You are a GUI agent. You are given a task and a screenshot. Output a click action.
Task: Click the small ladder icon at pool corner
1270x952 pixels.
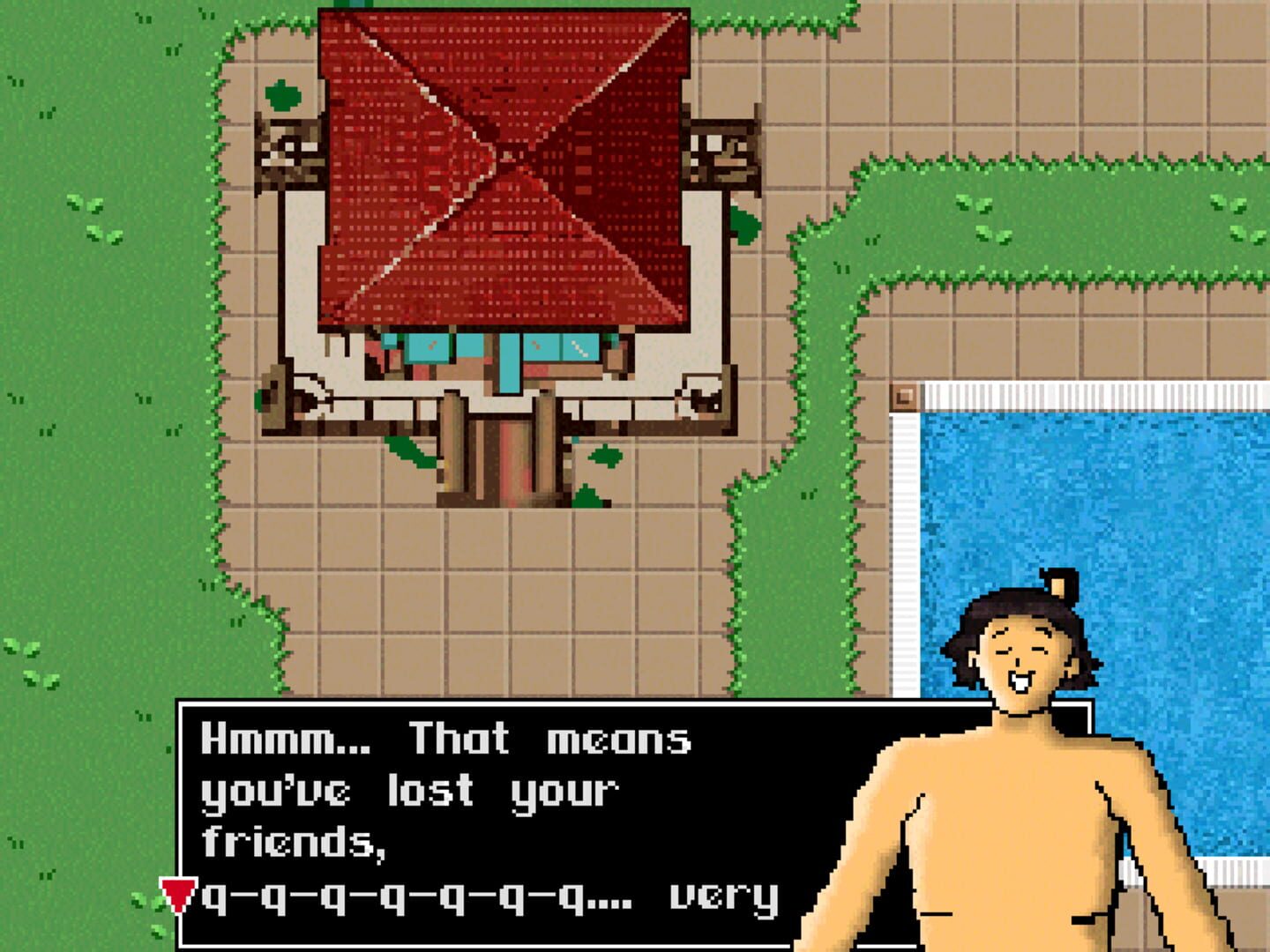(x=903, y=398)
